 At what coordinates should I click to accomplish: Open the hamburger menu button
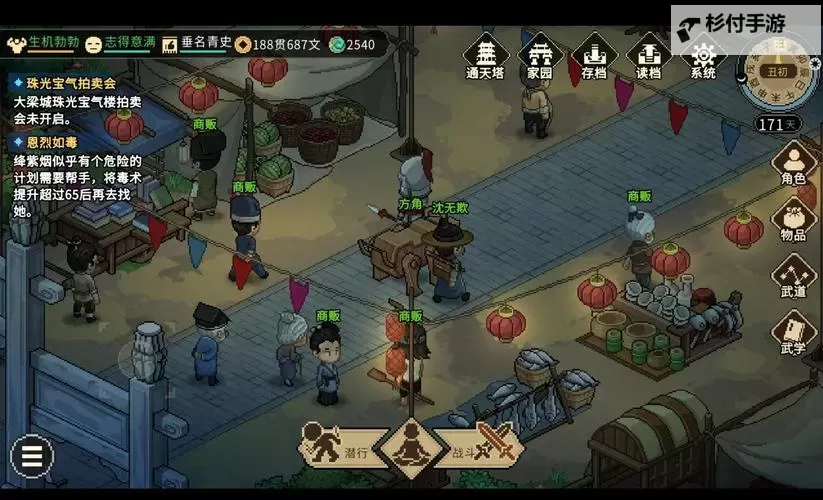click(32, 458)
